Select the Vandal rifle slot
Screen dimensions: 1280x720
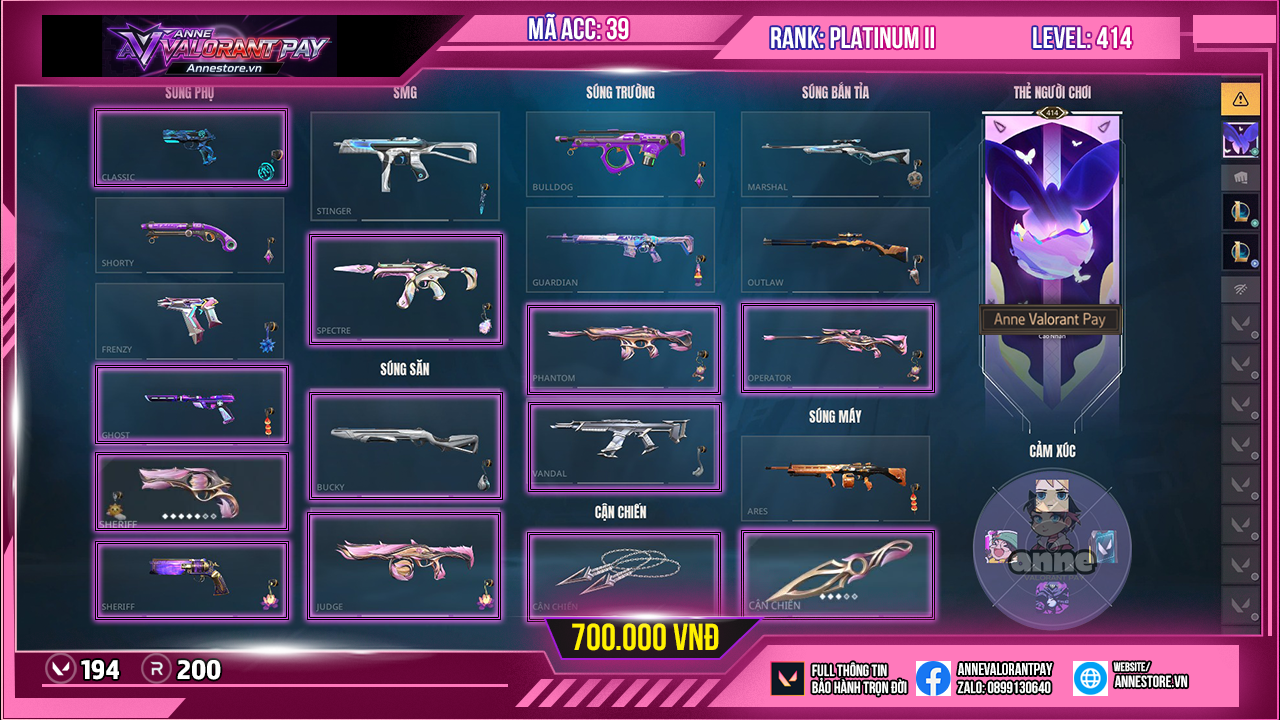click(x=623, y=446)
